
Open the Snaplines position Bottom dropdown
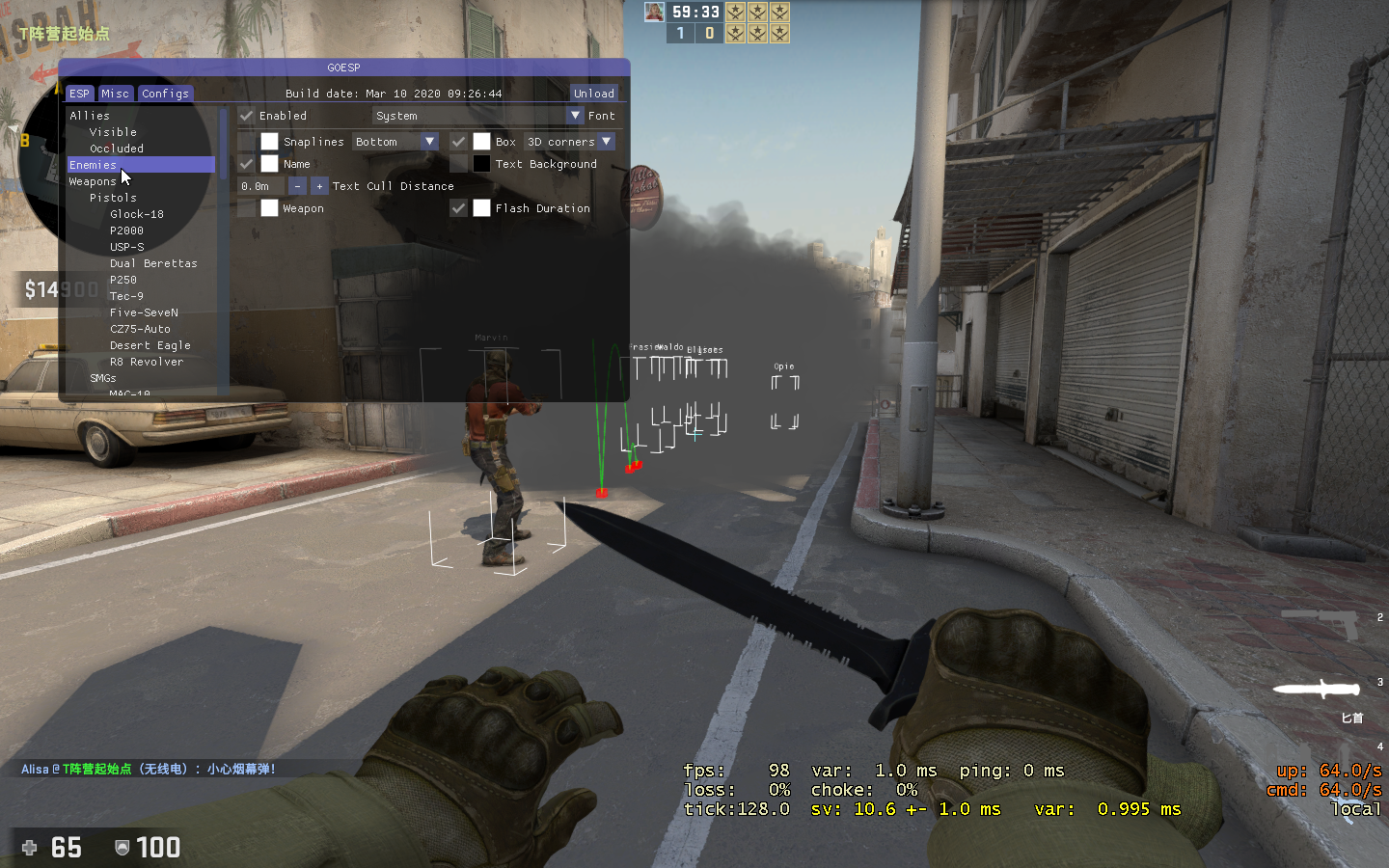tap(395, 141)
